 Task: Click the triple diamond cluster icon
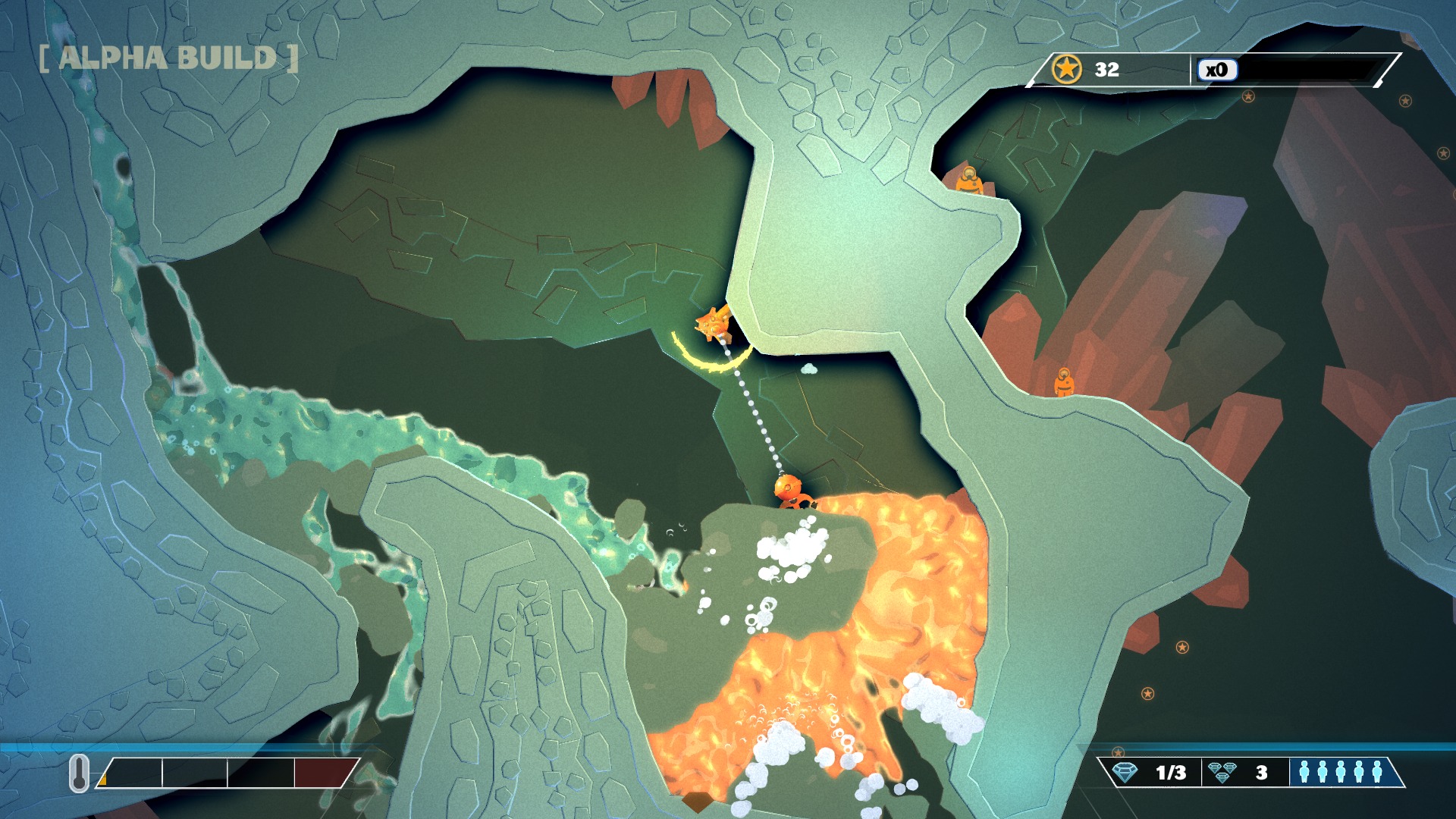pos(1222,772)
